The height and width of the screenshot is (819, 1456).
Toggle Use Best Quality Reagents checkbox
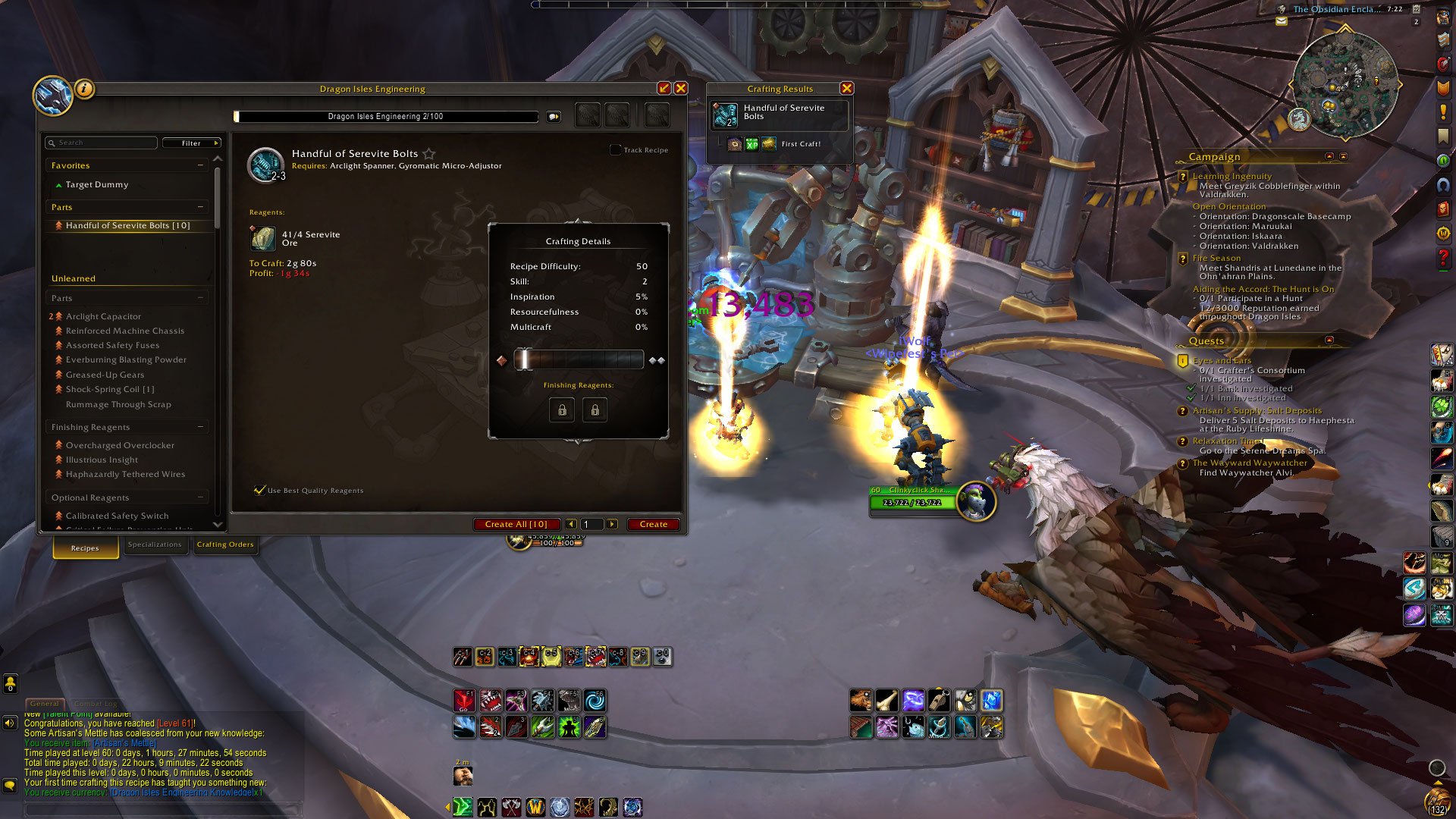point(260,490)
